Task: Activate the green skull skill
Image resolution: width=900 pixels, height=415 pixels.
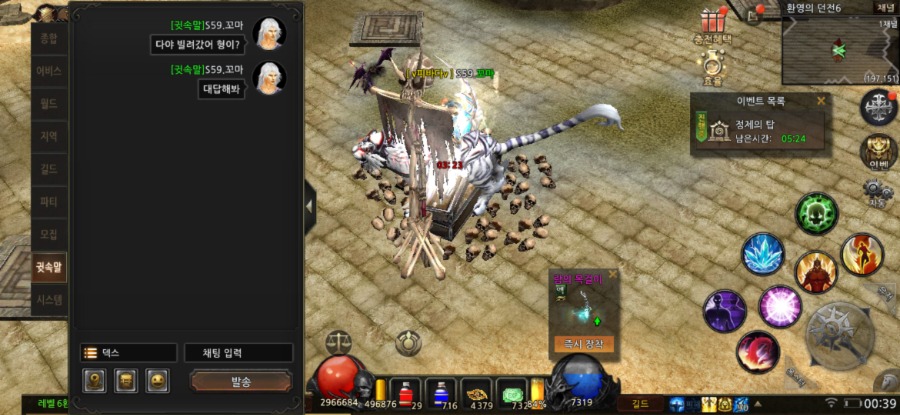Action: [816, 213]
